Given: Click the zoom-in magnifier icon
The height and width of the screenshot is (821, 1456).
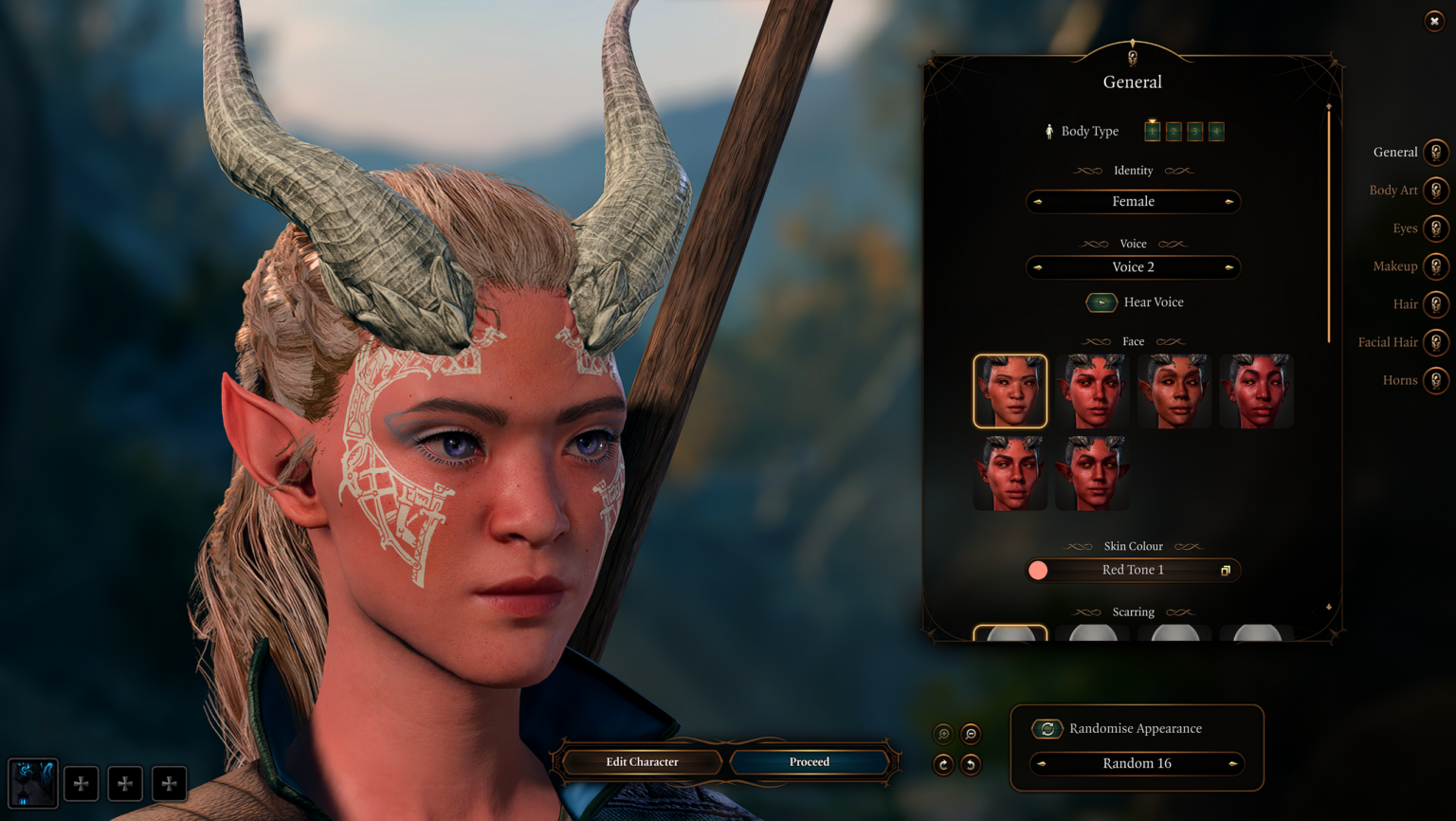Looking at the screenshot, I should 943,734.
